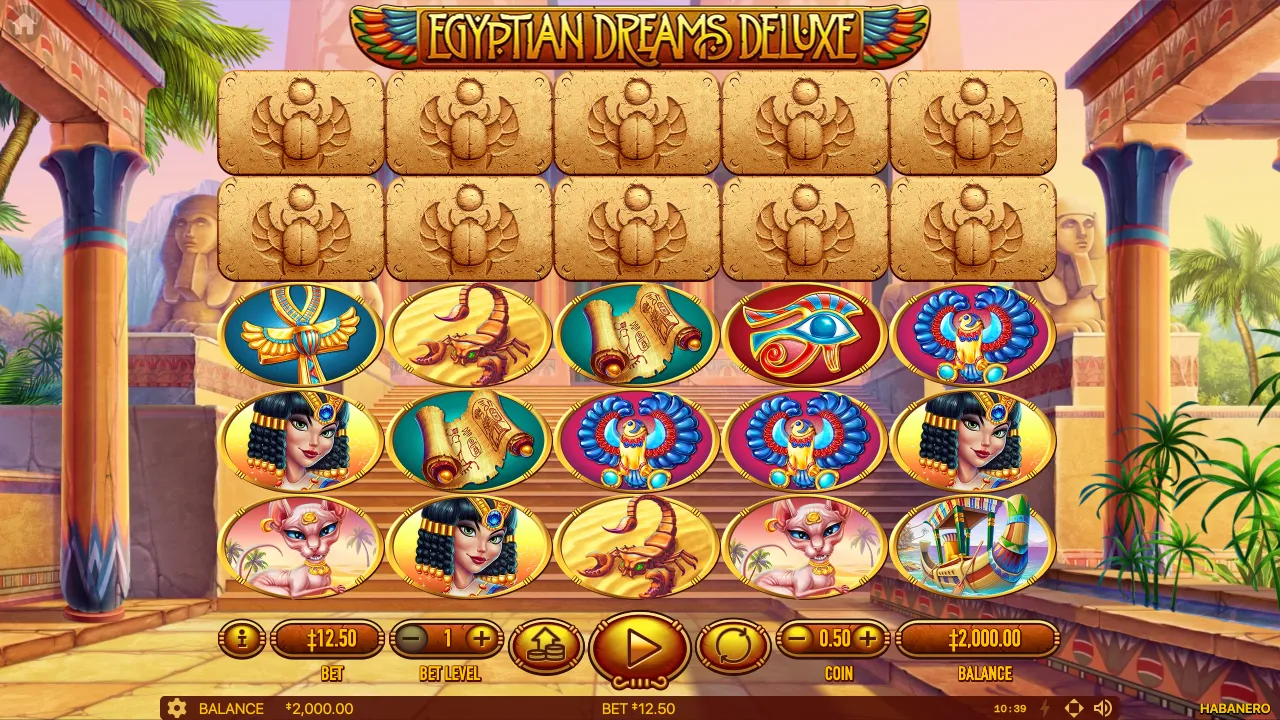Select the BALANCE label in the footer
Viewport: 1280px width, 720px height.
click(231, 708)
